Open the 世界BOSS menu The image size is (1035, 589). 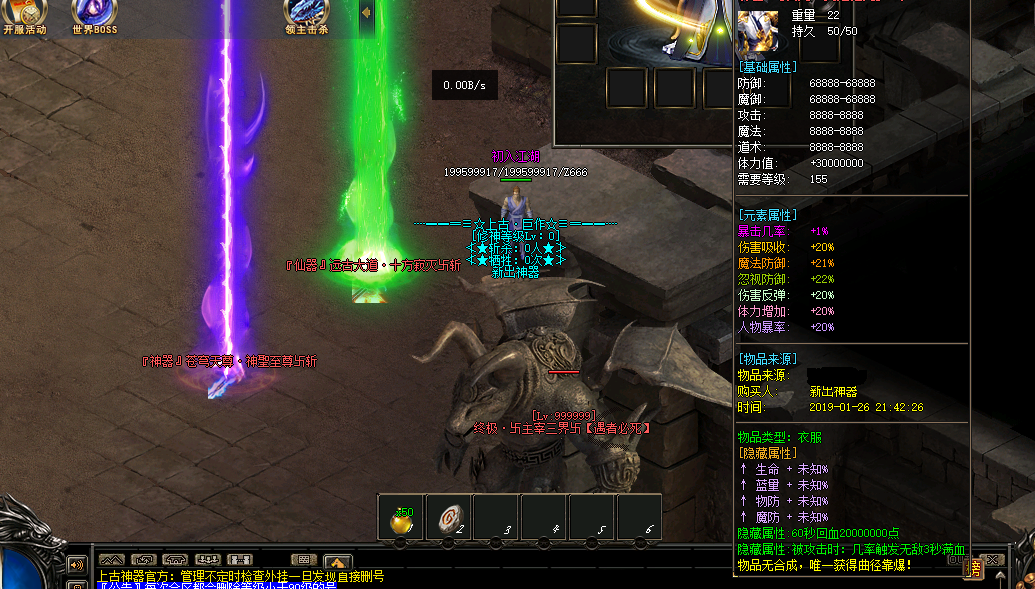pos(94,15)
